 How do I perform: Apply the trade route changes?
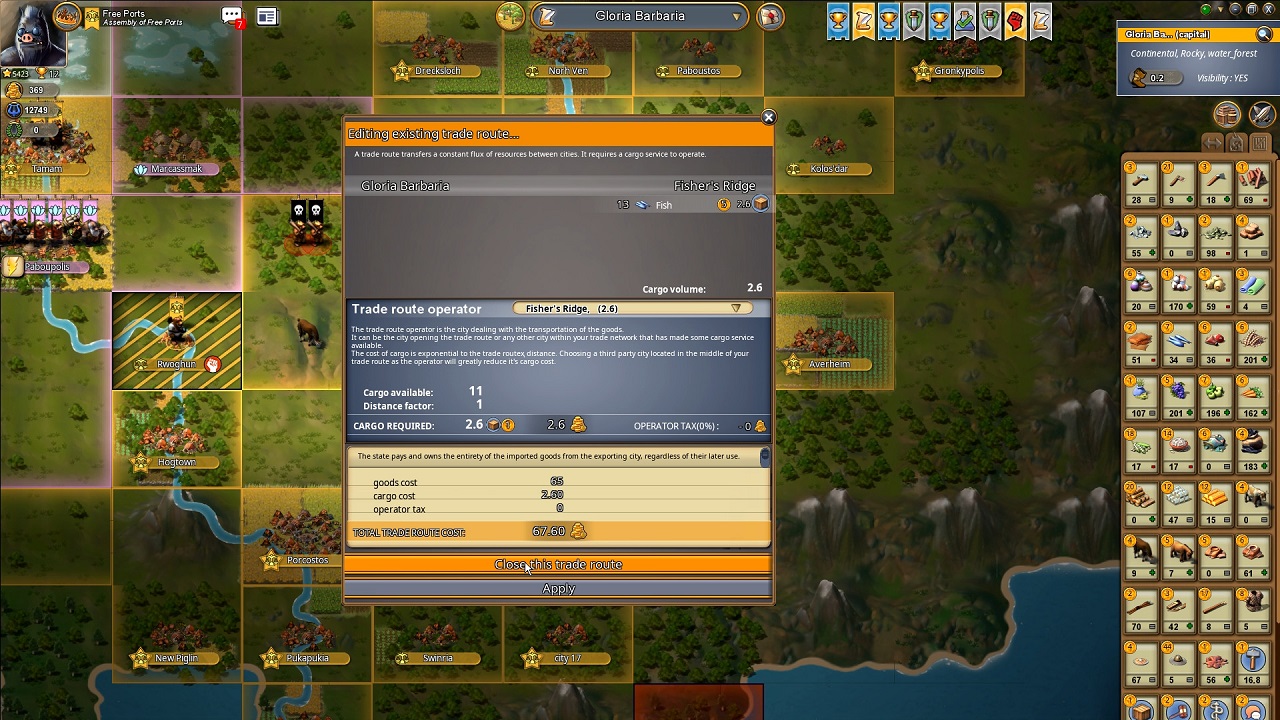click(558, 589)
